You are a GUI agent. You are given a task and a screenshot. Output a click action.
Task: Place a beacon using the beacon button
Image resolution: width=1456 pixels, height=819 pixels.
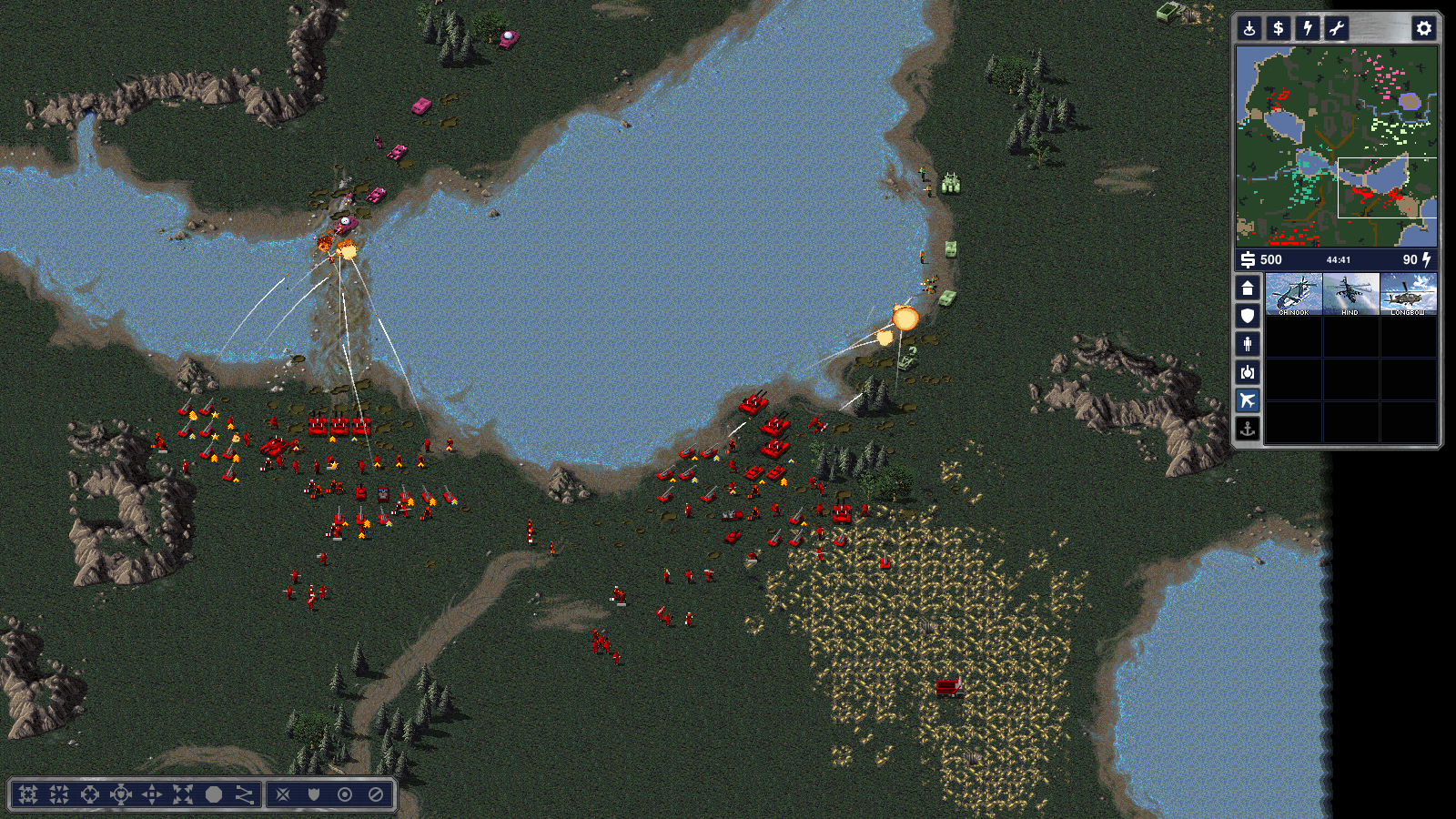tap(1249, 28)
